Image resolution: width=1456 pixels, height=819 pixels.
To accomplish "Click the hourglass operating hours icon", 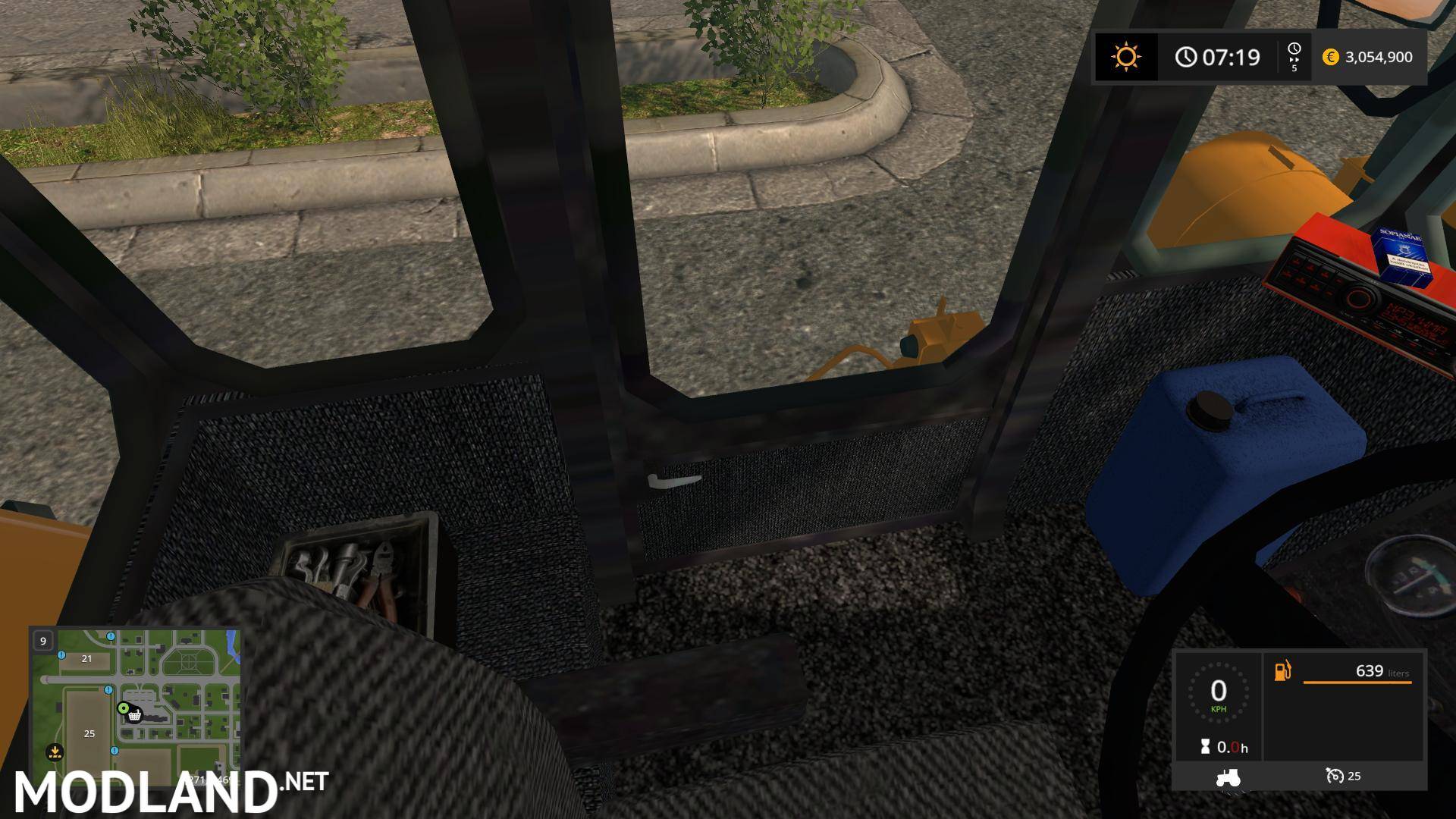I will (1205, 746).
